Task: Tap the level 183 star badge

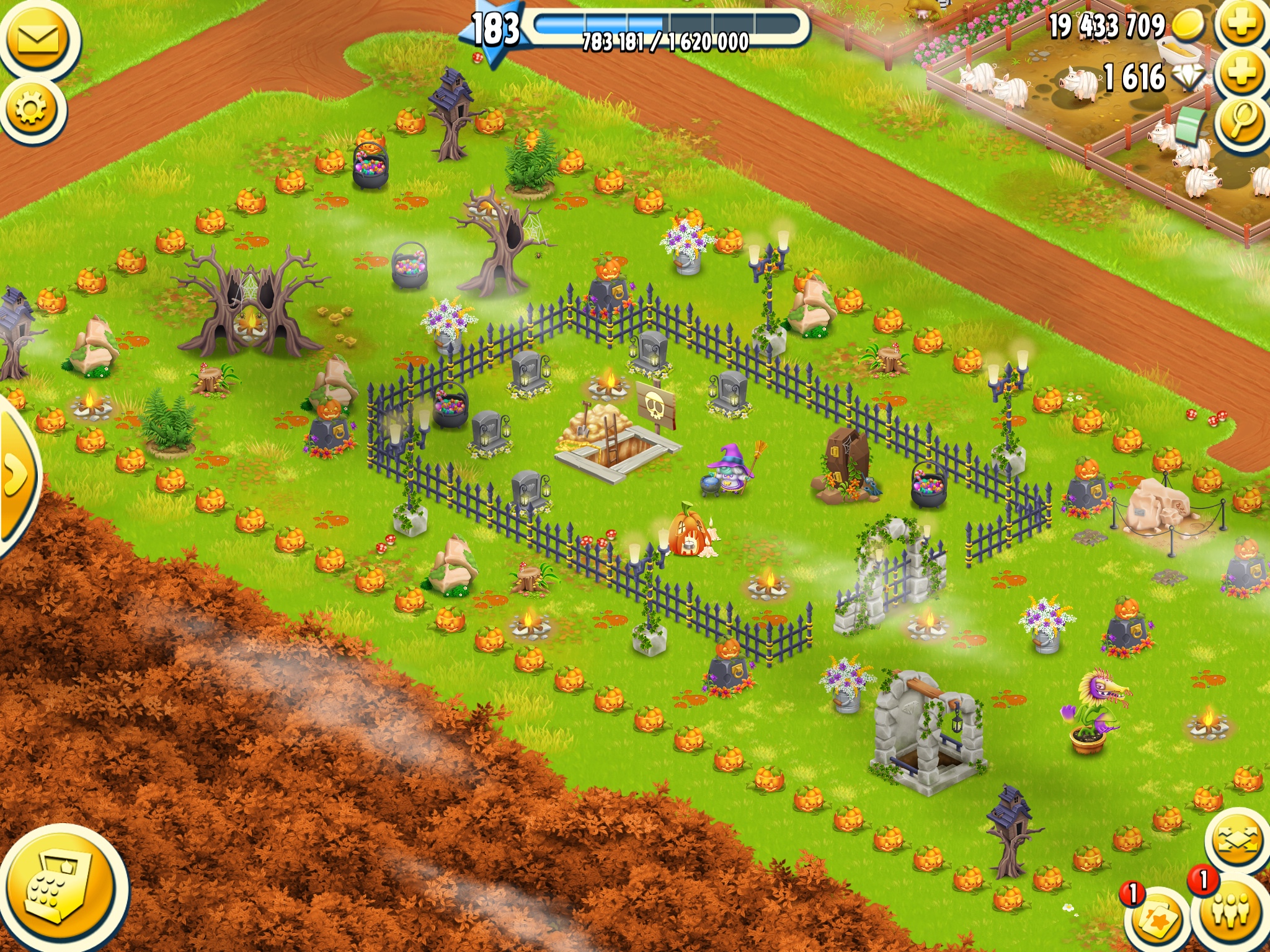Action: pyautogui.click(x=494, y=31)
